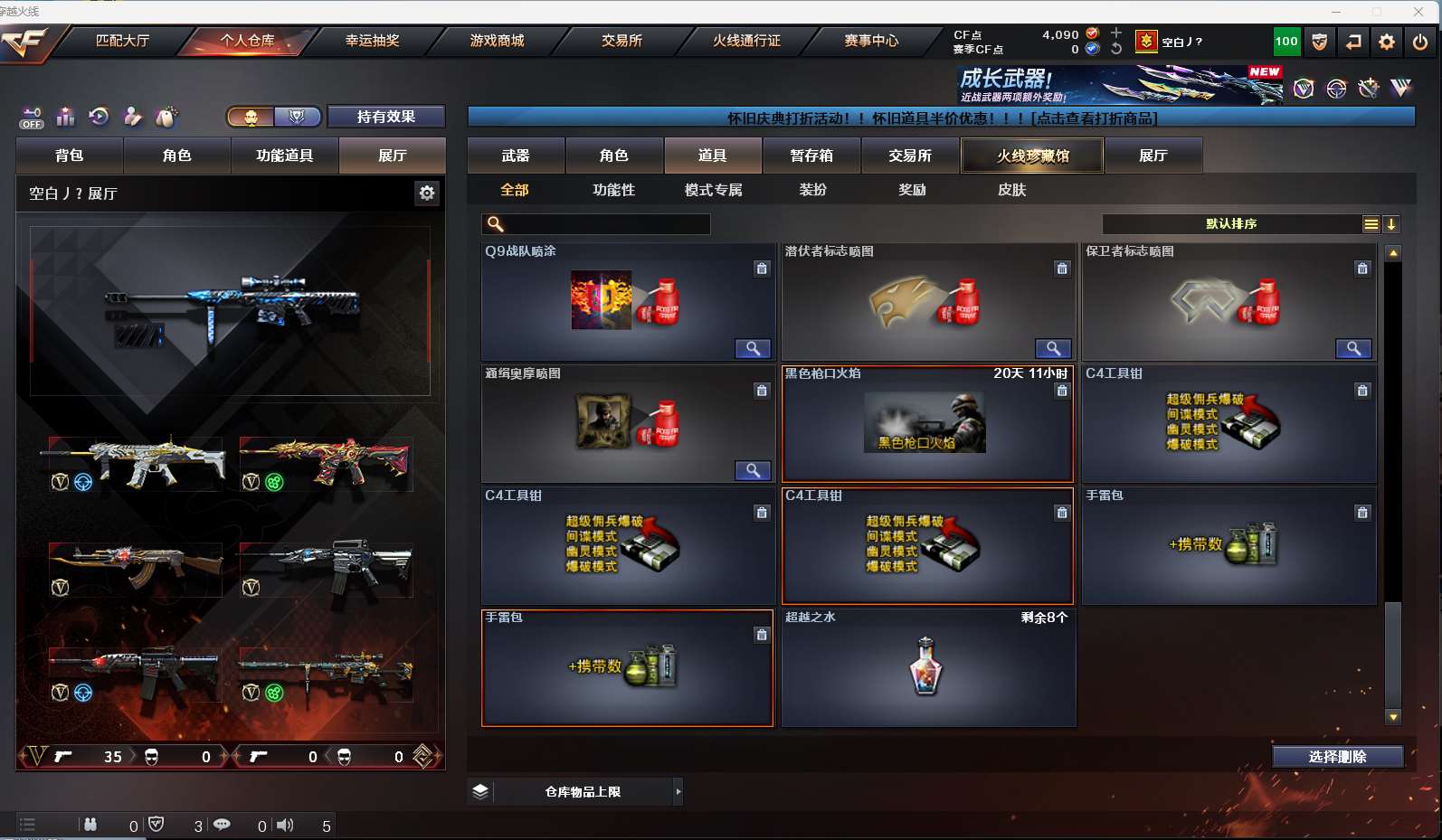The image size is (1442, 840).
Task: Open the 游戏商城 game shop
Action: (x=497, y=41)
